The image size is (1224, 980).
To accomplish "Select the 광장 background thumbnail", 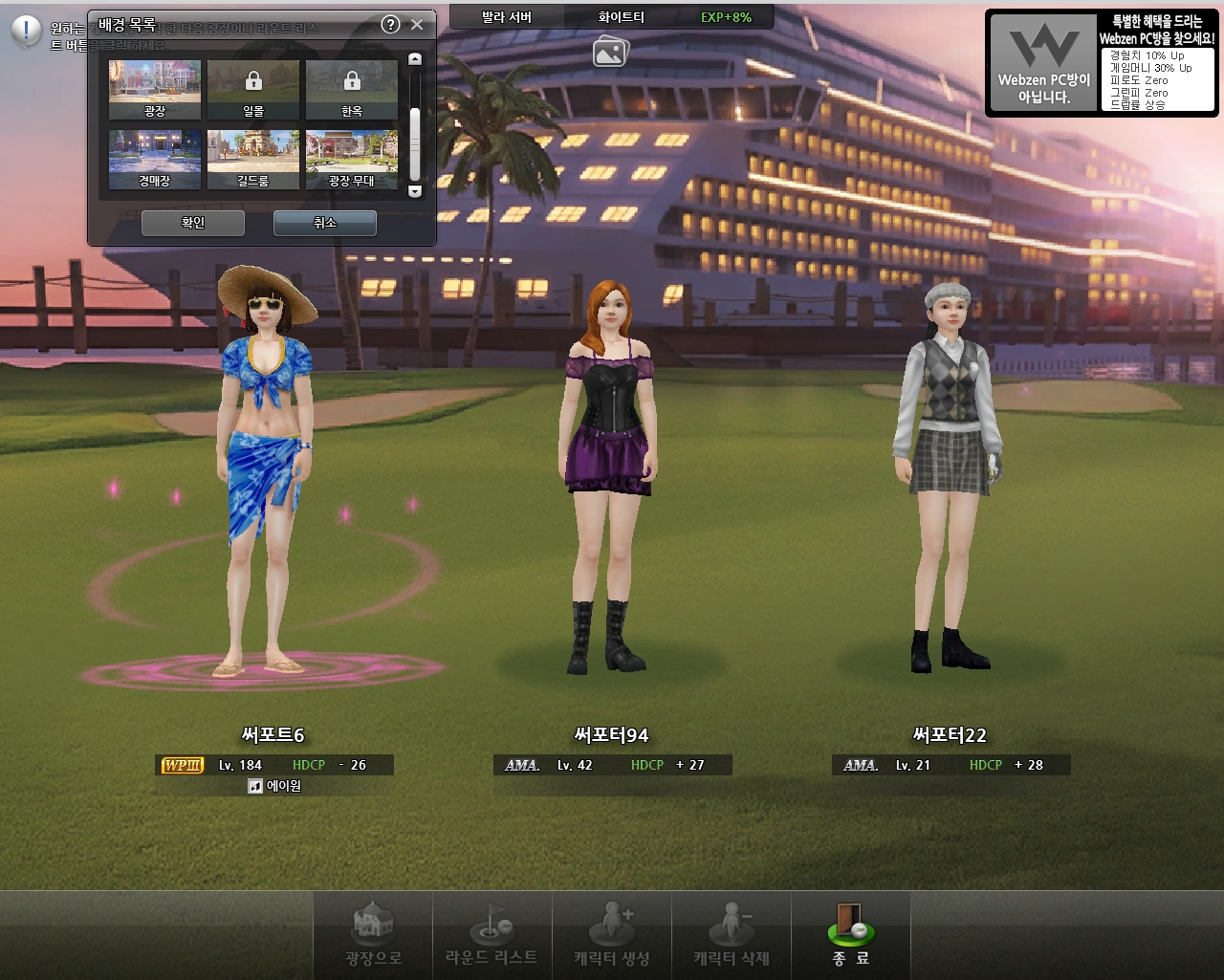I will [155, 89].
